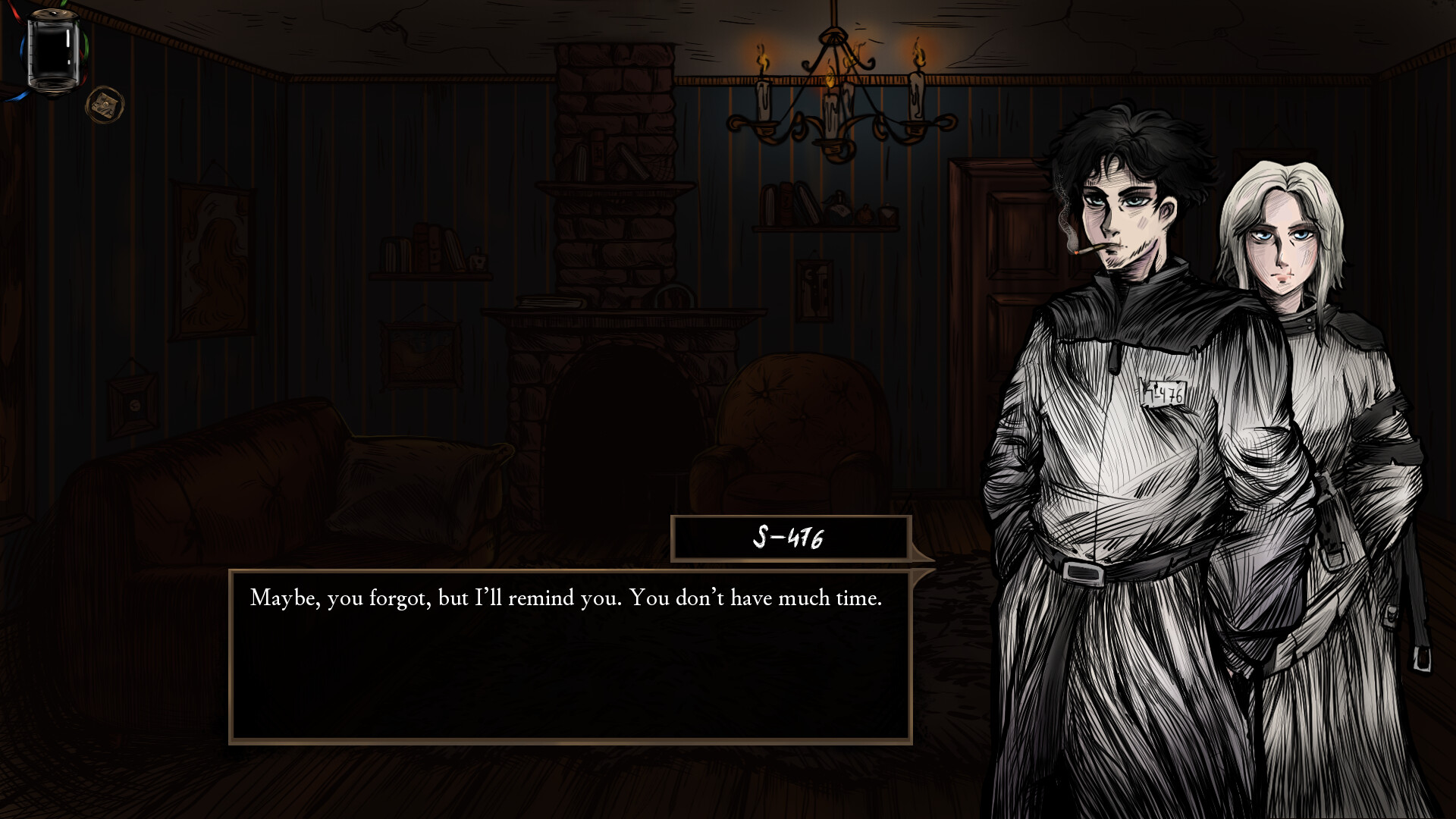Click the glass jar resource indicator
Viewport: 1456px width, 819px height.
[x=51, y=53]
